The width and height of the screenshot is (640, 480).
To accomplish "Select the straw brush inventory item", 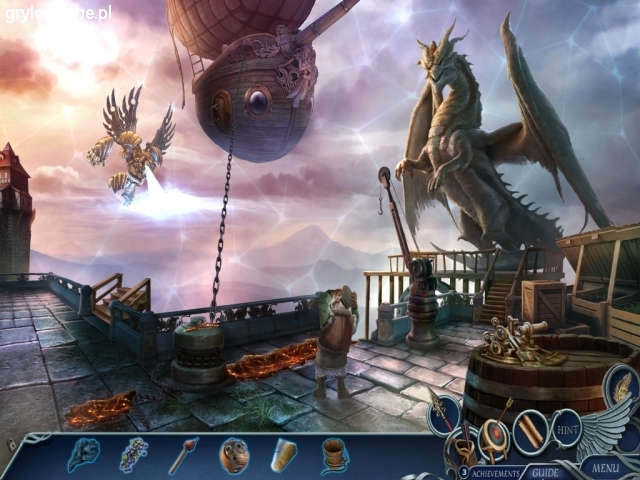I will [284, 455].
